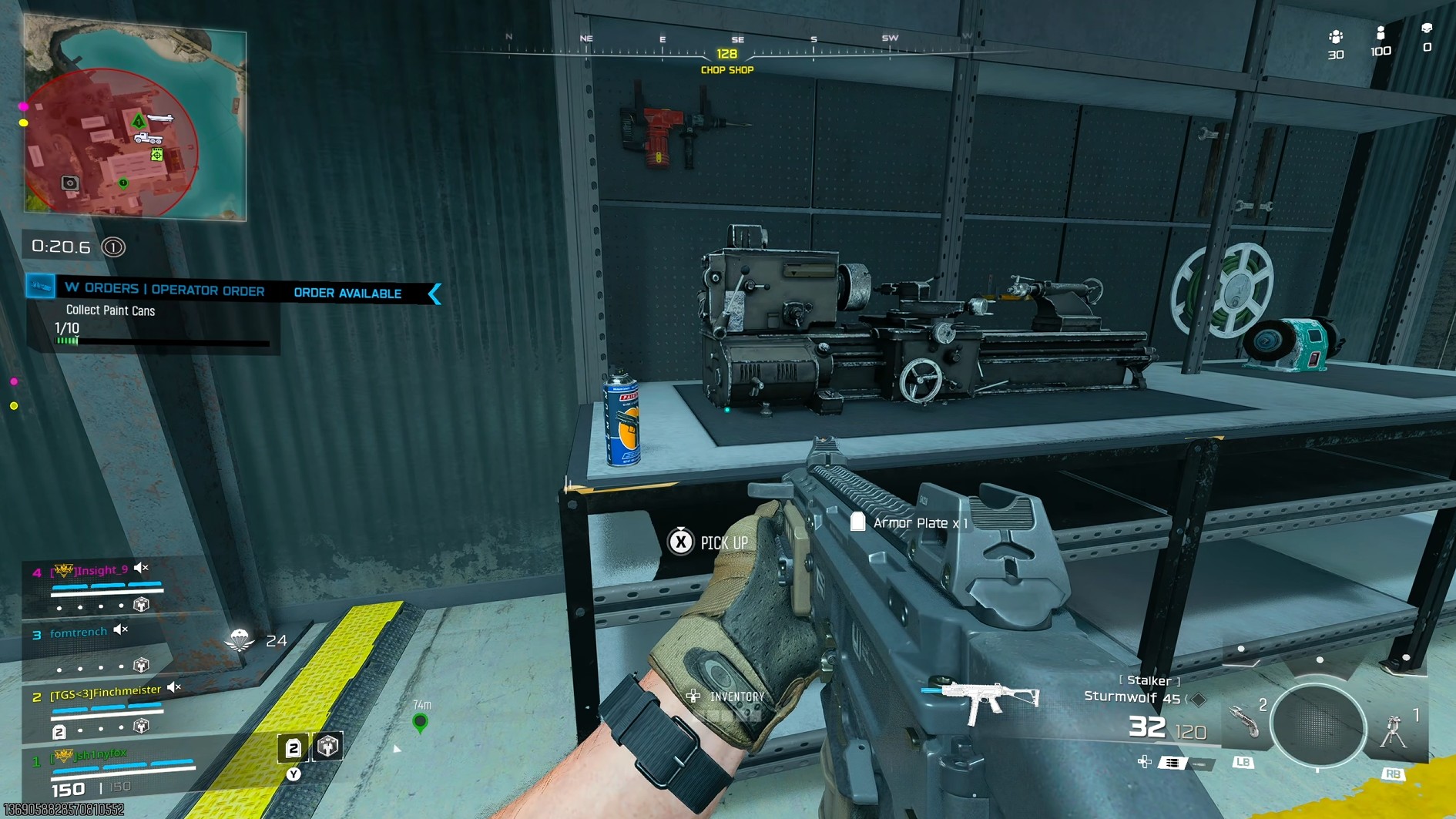This screenshot has width=1456, height=819.
Task: Click the green 74m ping marker
Action: tap(420, 722)
